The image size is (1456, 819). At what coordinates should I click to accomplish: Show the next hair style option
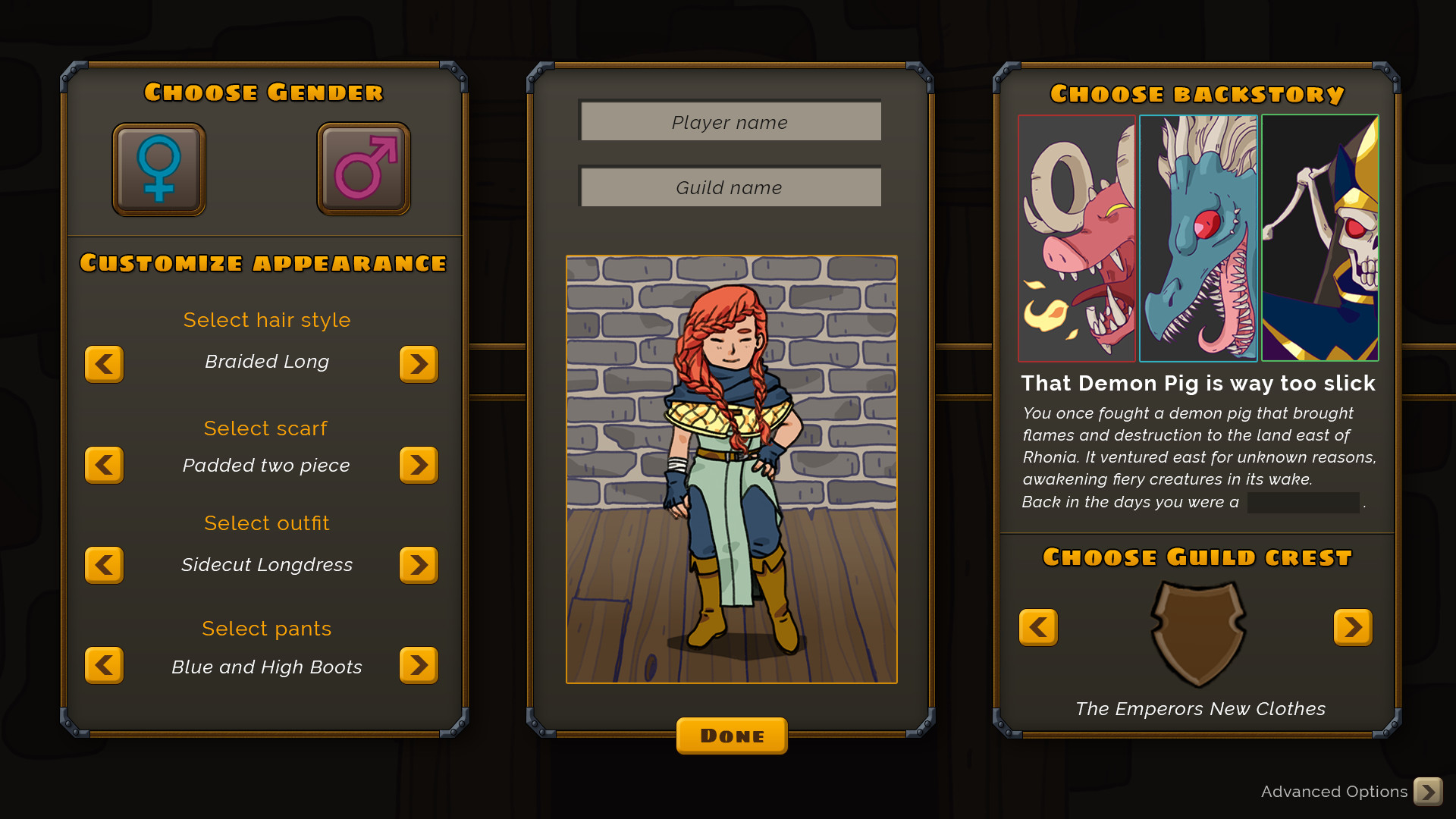pyautogui.click(x=419, y=364)
